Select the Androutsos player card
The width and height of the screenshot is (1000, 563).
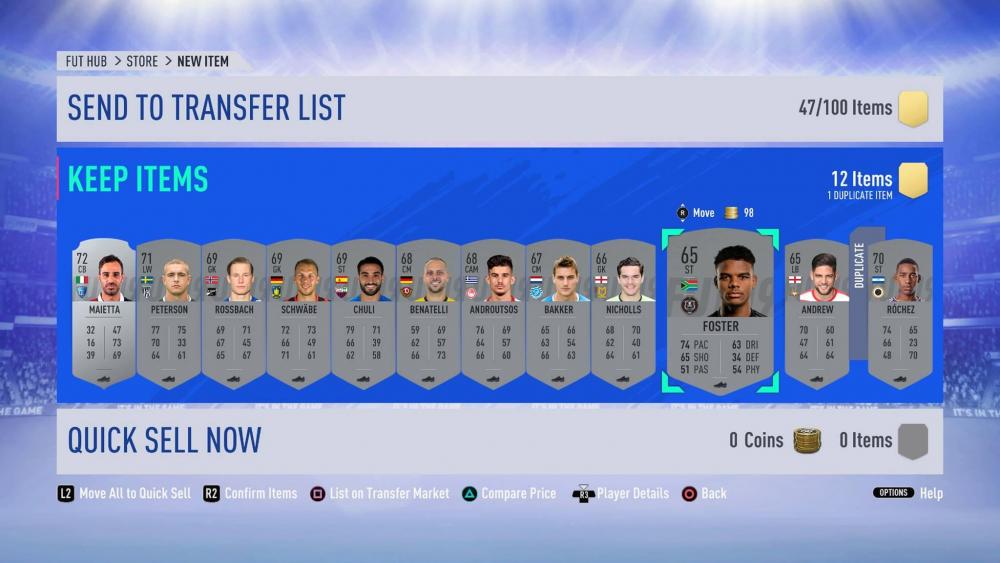pyautogui.click(x=494, y=314)
